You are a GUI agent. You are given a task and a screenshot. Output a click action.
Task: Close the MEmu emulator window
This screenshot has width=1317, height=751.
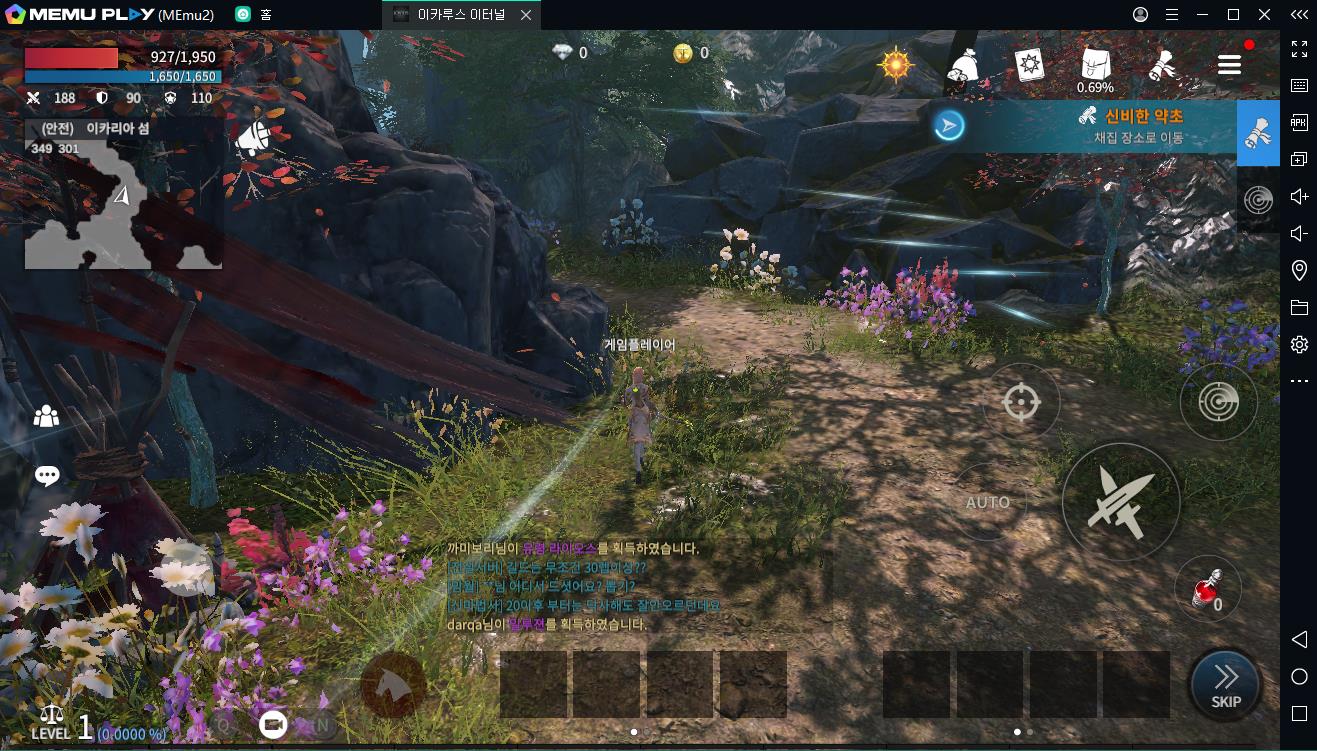[1263, 15]
